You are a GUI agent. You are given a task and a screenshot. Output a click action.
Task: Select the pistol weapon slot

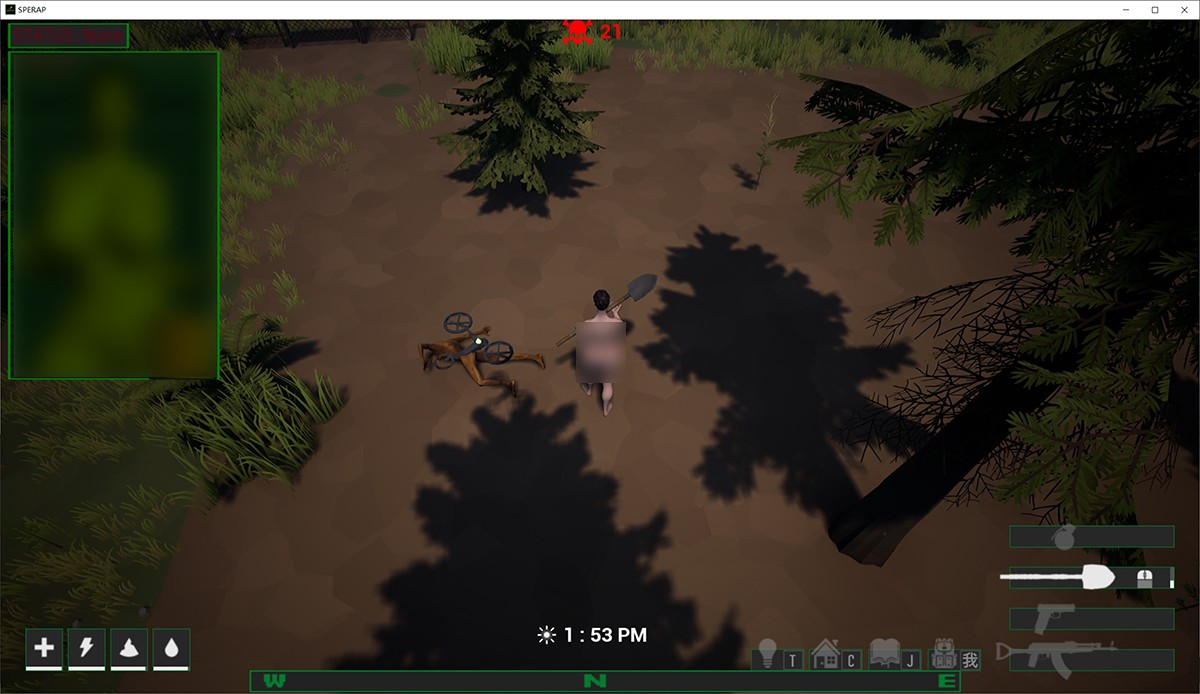(1091, 618)
